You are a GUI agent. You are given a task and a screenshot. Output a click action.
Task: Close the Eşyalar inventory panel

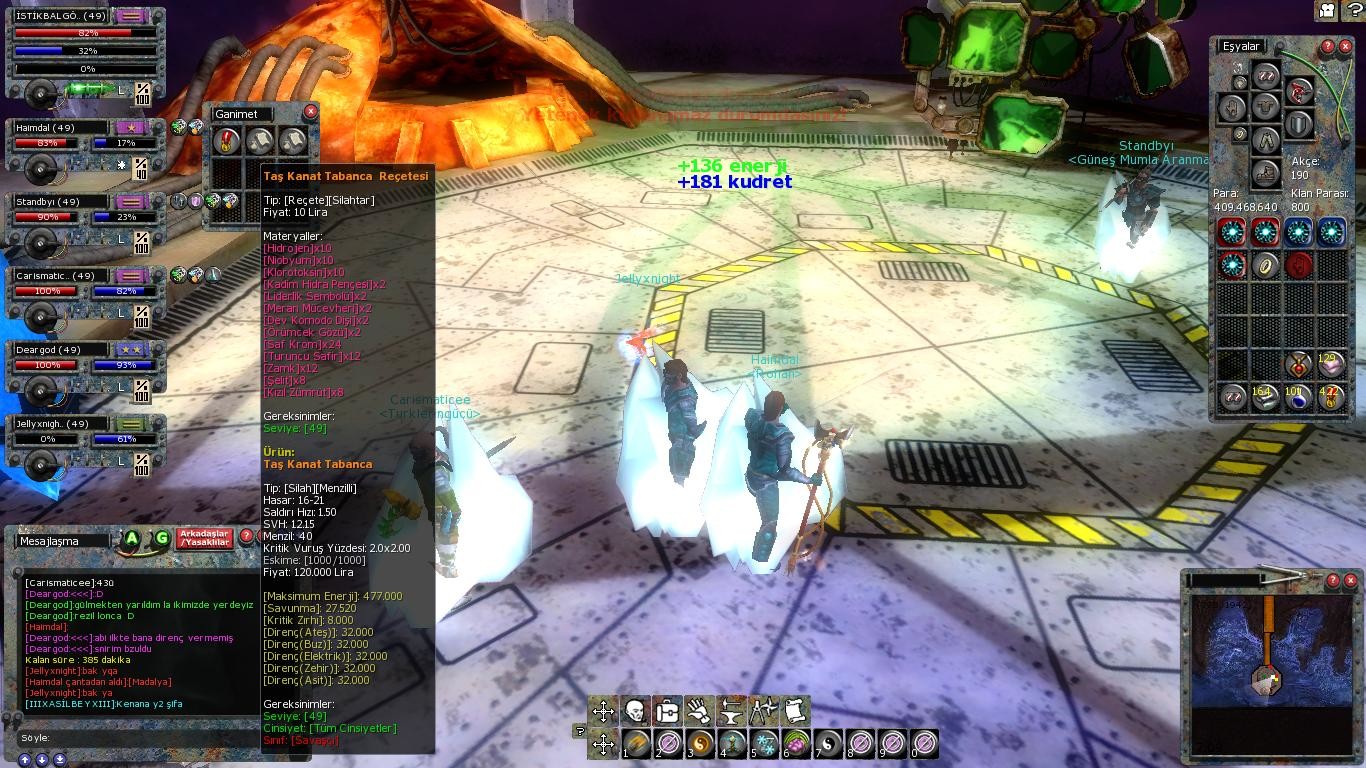tap(1346, 47)
